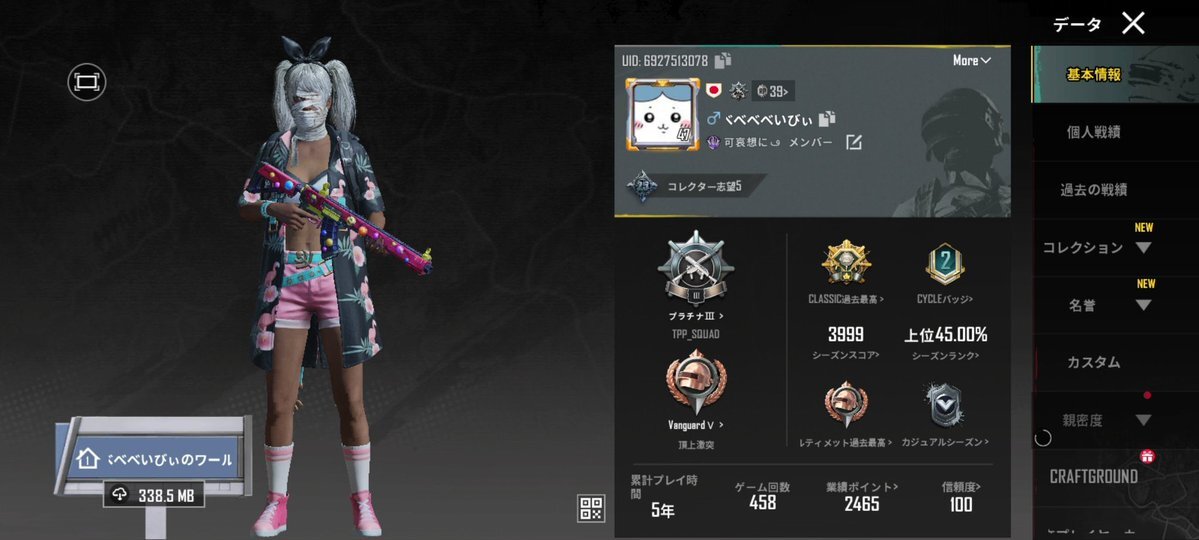Select the カスタム tab

pos(1094,362)
